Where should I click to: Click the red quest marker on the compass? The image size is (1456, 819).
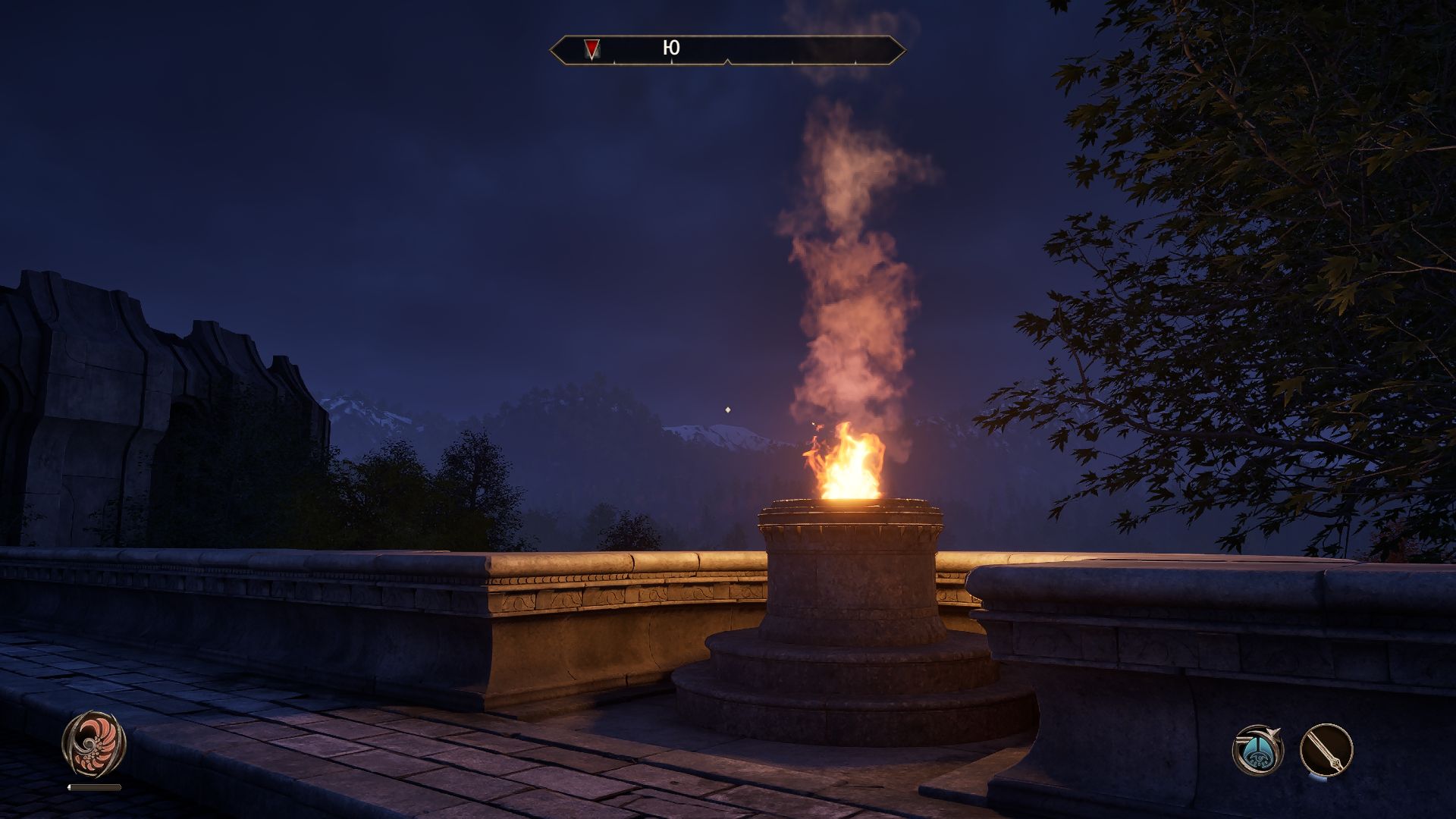coord(591,49)
